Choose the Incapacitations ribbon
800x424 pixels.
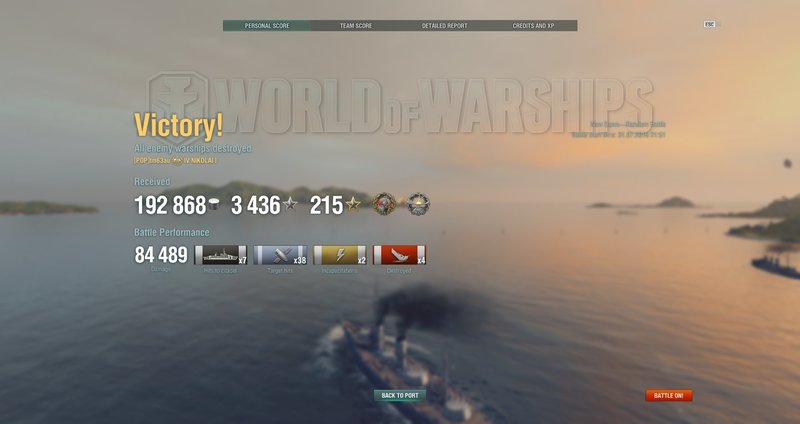[x=340, y=255]
